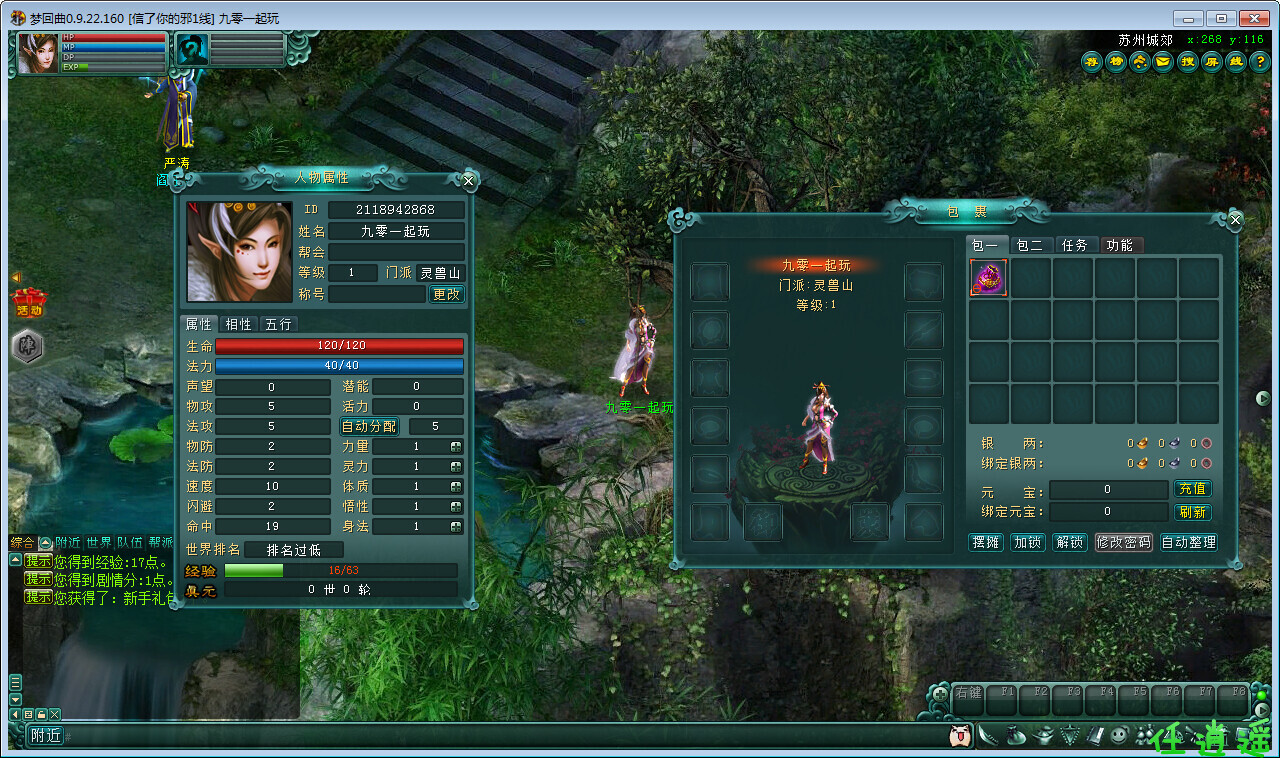The height and width of the screenshot is (758, 1280).
Task: Click the 自动分配 auto-allocate button
Action: click(369, 426)
